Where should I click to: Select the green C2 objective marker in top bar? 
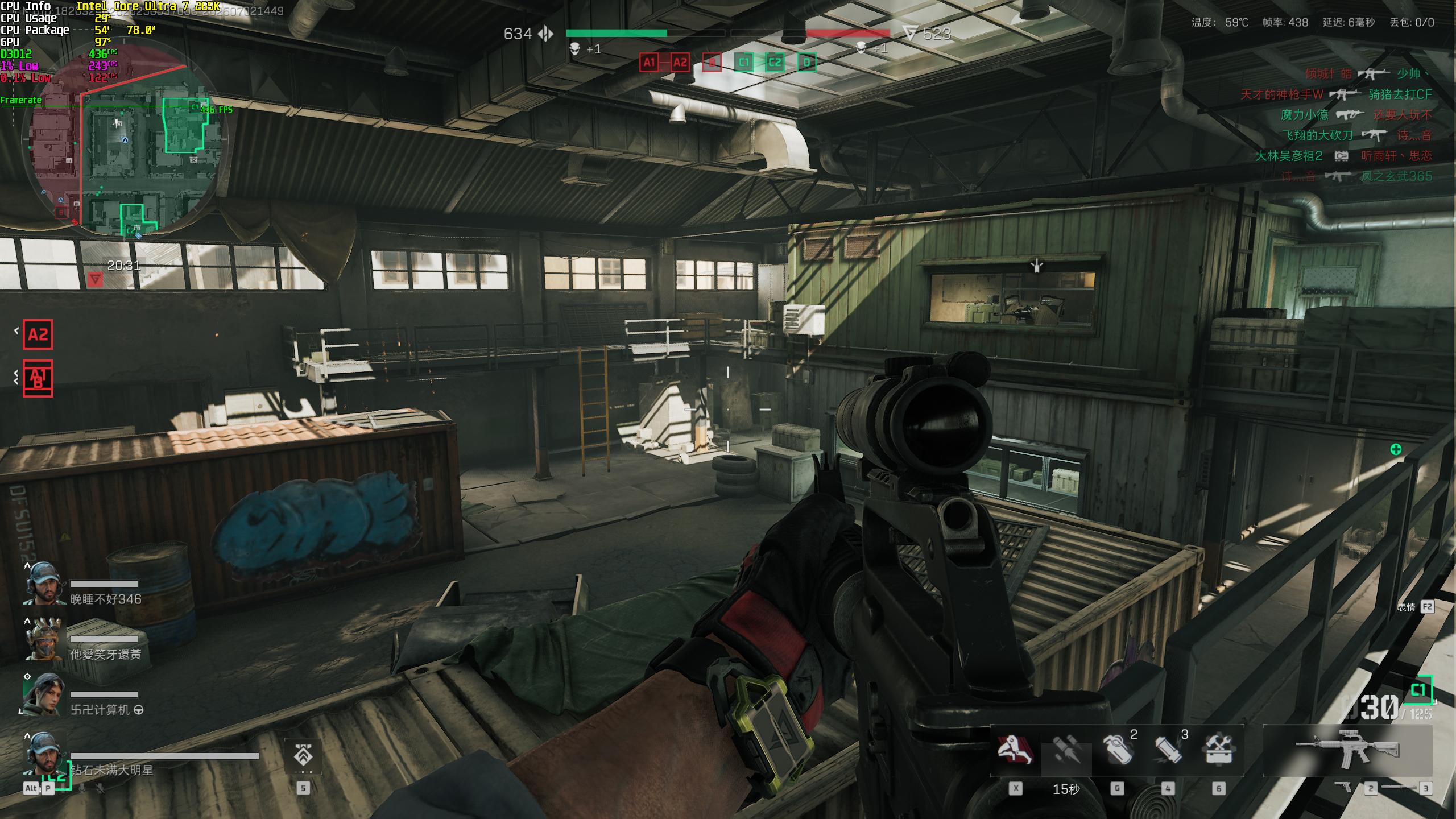(x=775, y=63)
